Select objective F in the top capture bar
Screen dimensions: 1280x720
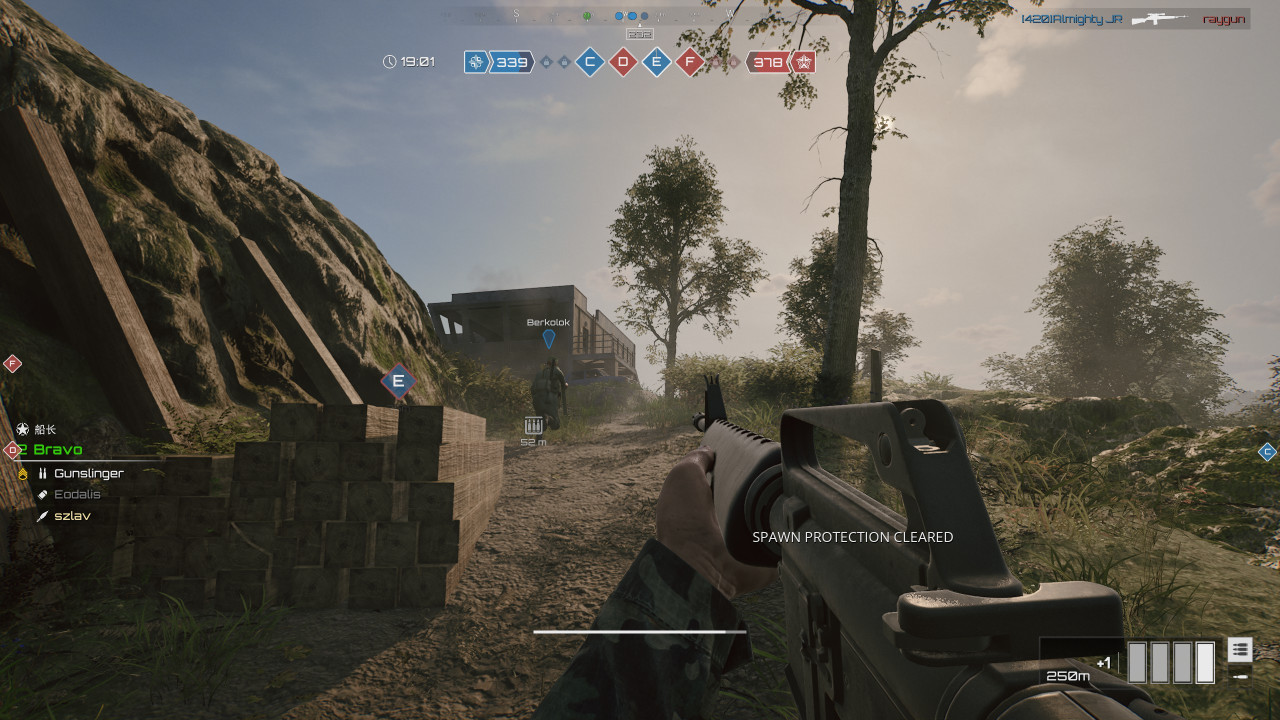click(689, 63)
